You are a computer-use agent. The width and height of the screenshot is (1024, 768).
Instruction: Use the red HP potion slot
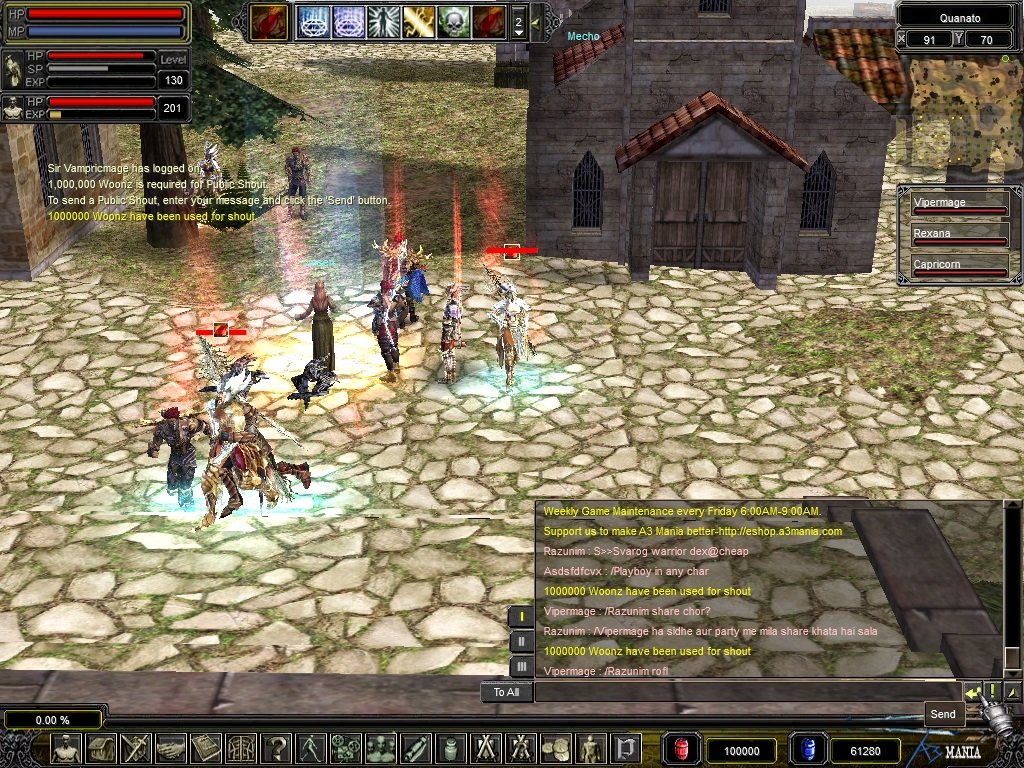pos(680,750)
